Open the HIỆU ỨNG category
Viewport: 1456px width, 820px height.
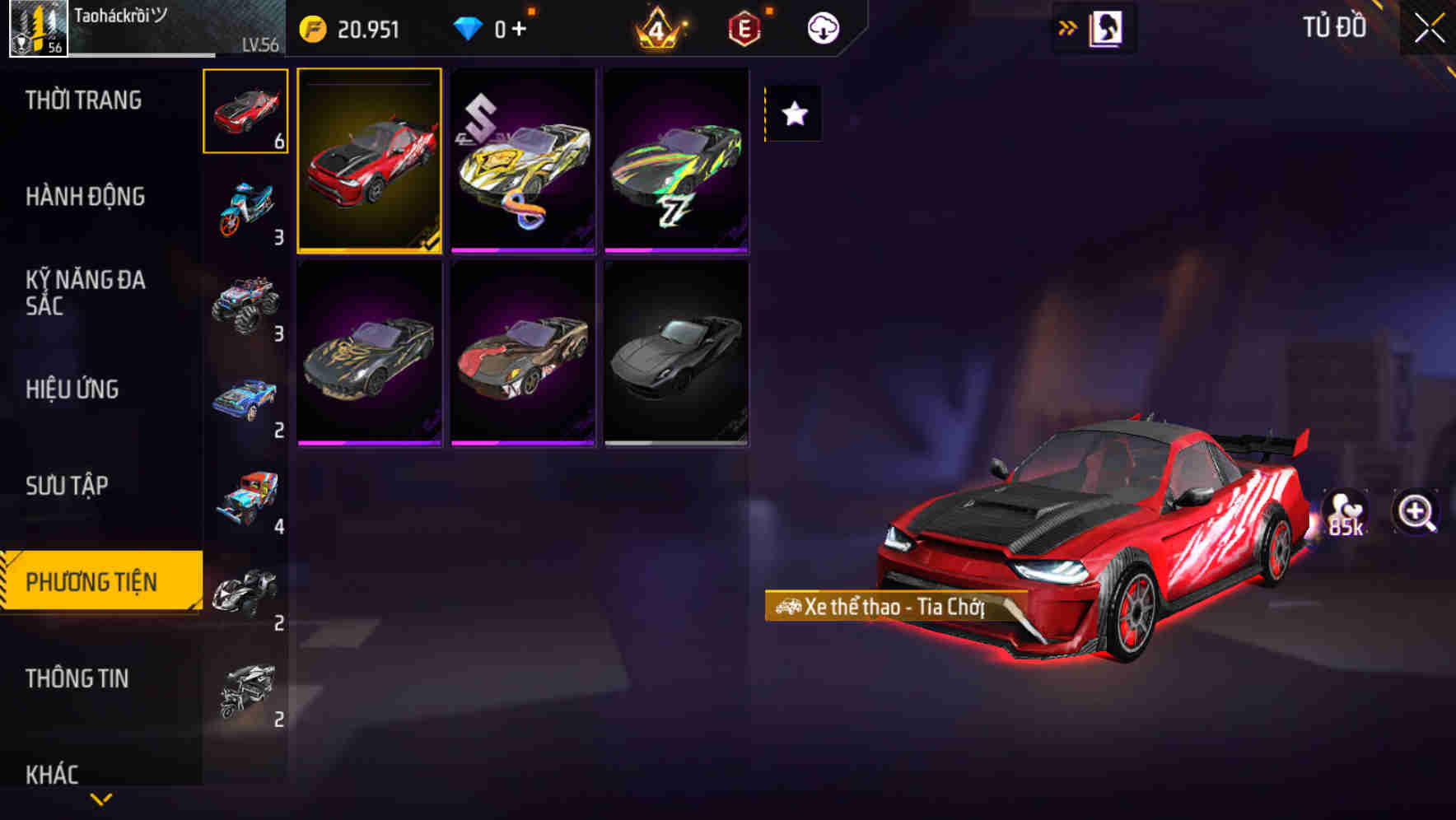74,389
